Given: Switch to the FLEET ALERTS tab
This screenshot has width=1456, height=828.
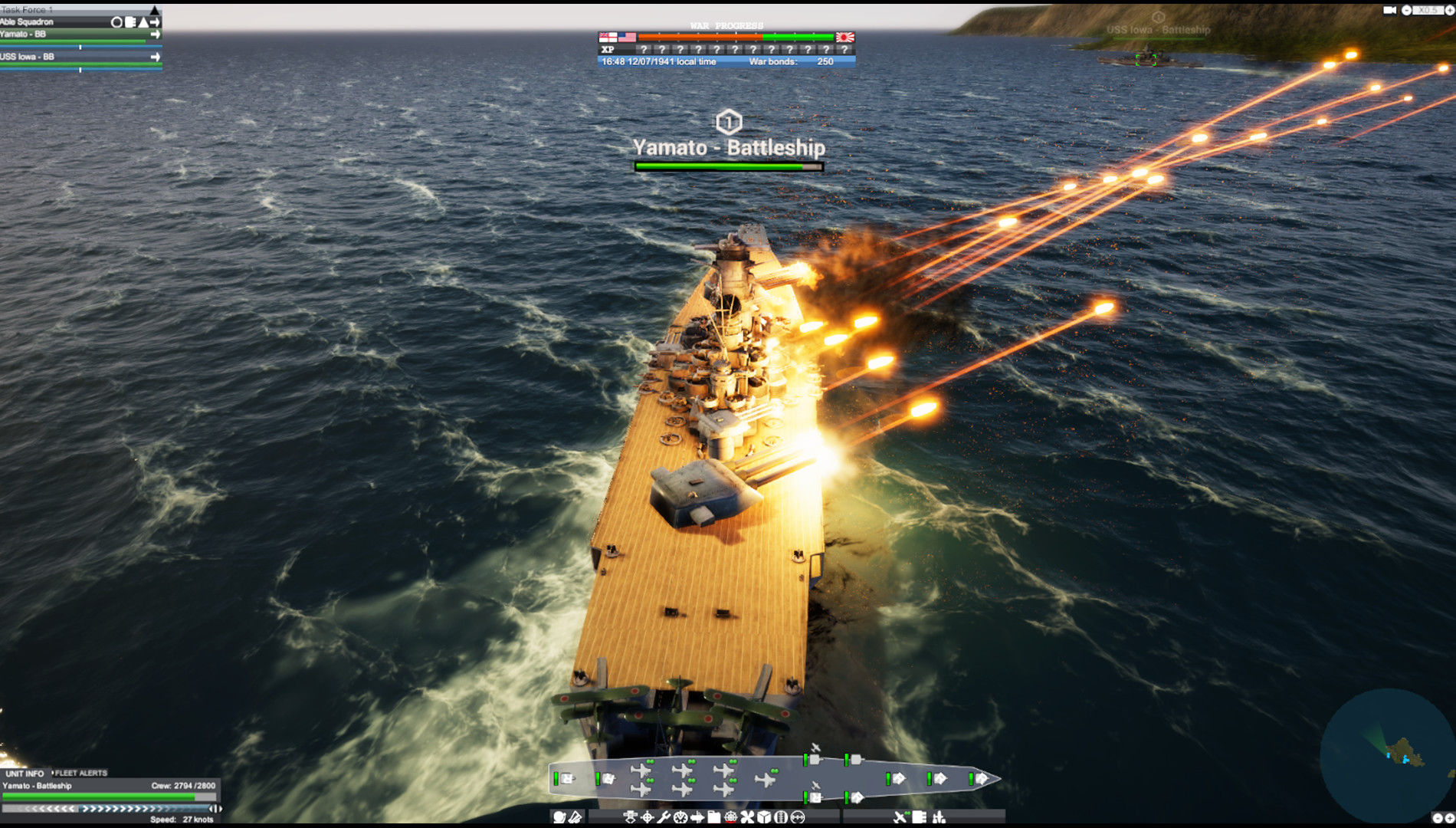Looking at the screenshot, I should tap(79, 774).
